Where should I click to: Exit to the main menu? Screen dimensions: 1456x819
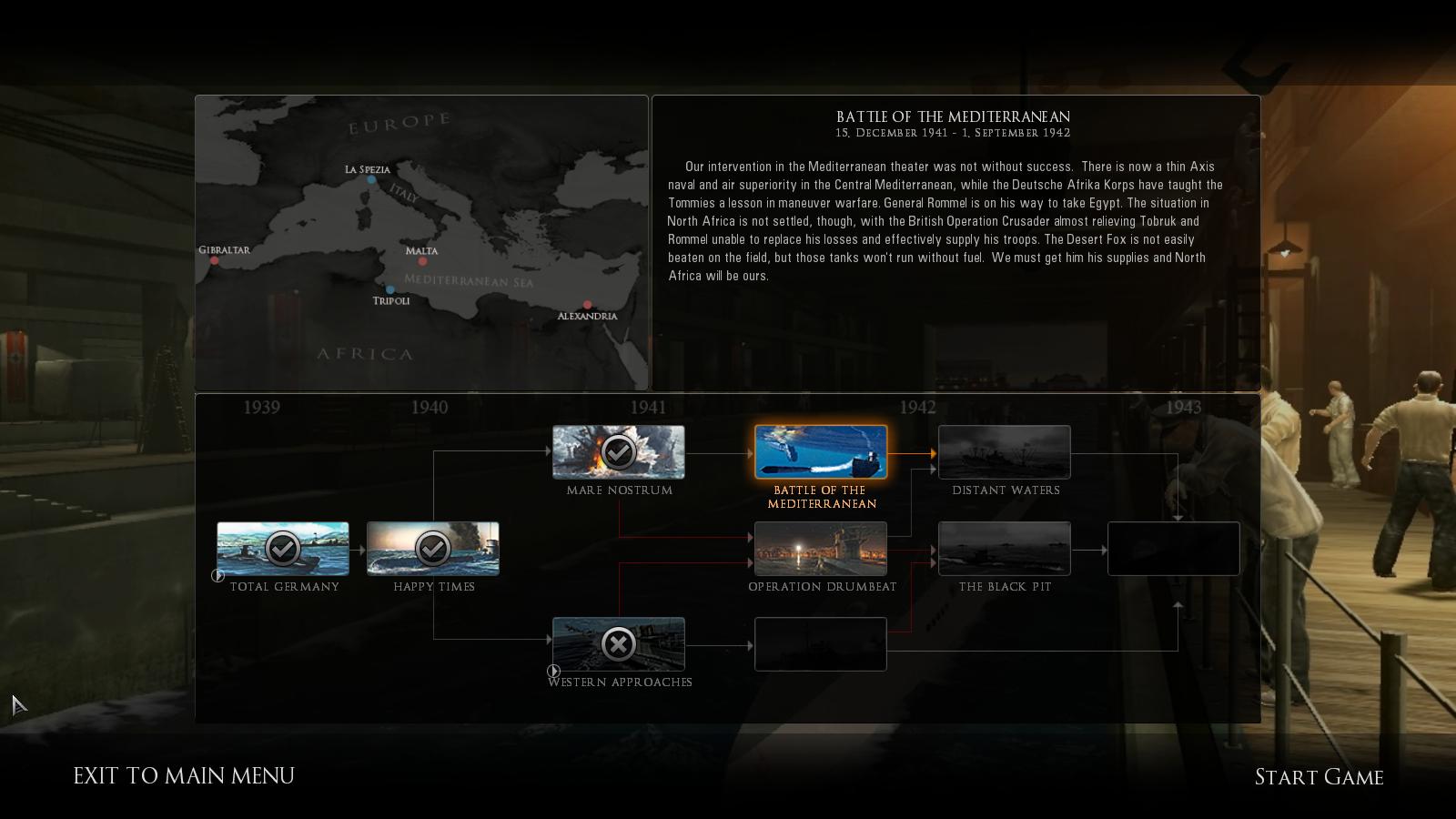point(184,775)
